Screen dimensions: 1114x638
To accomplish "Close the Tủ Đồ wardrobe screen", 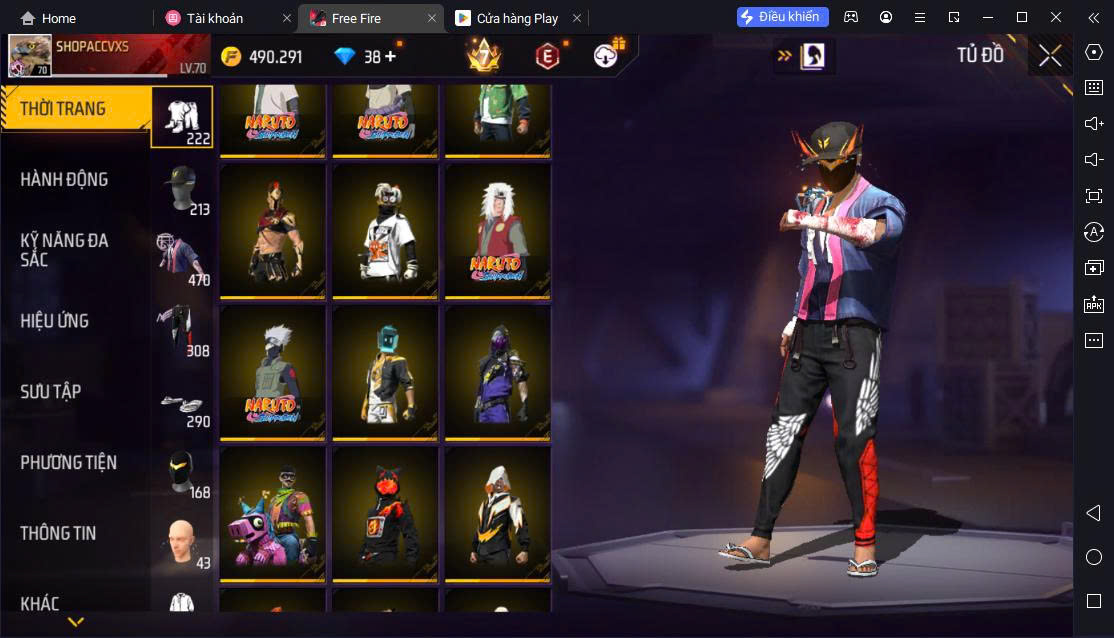I will click(1049, 55).
